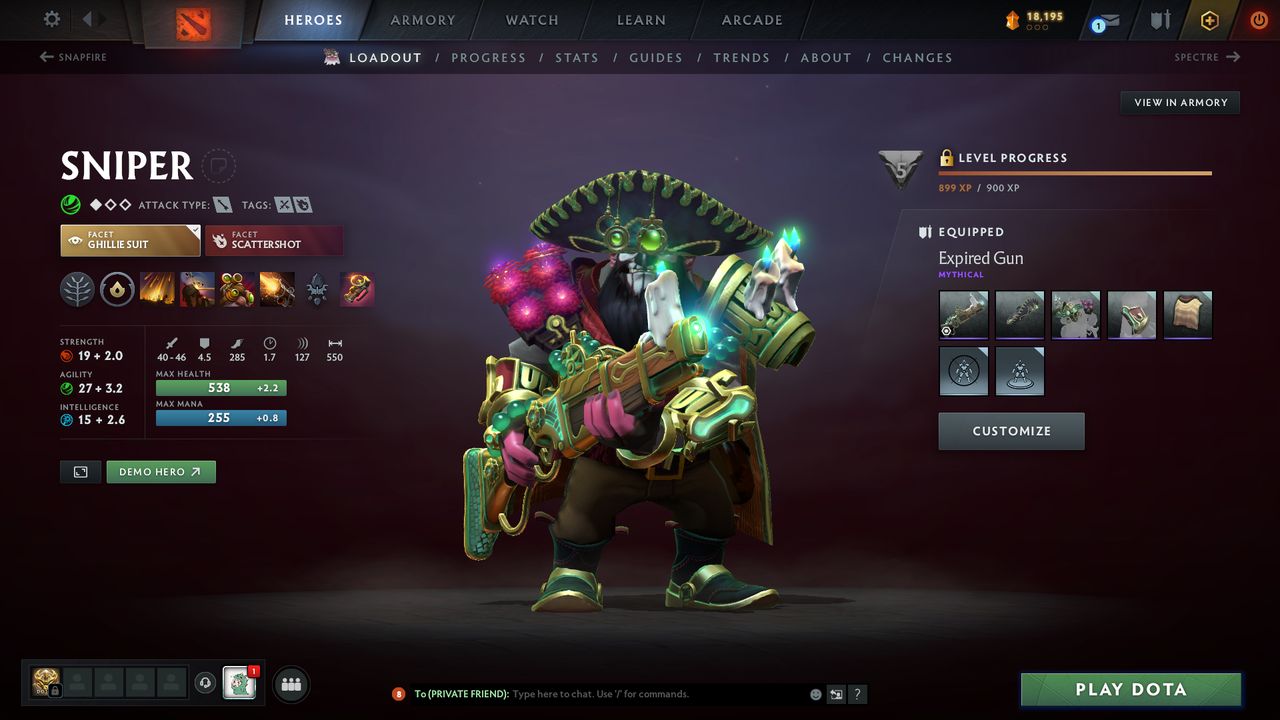Toggle the Demo Hero preview layout icon

coord(80,471)
